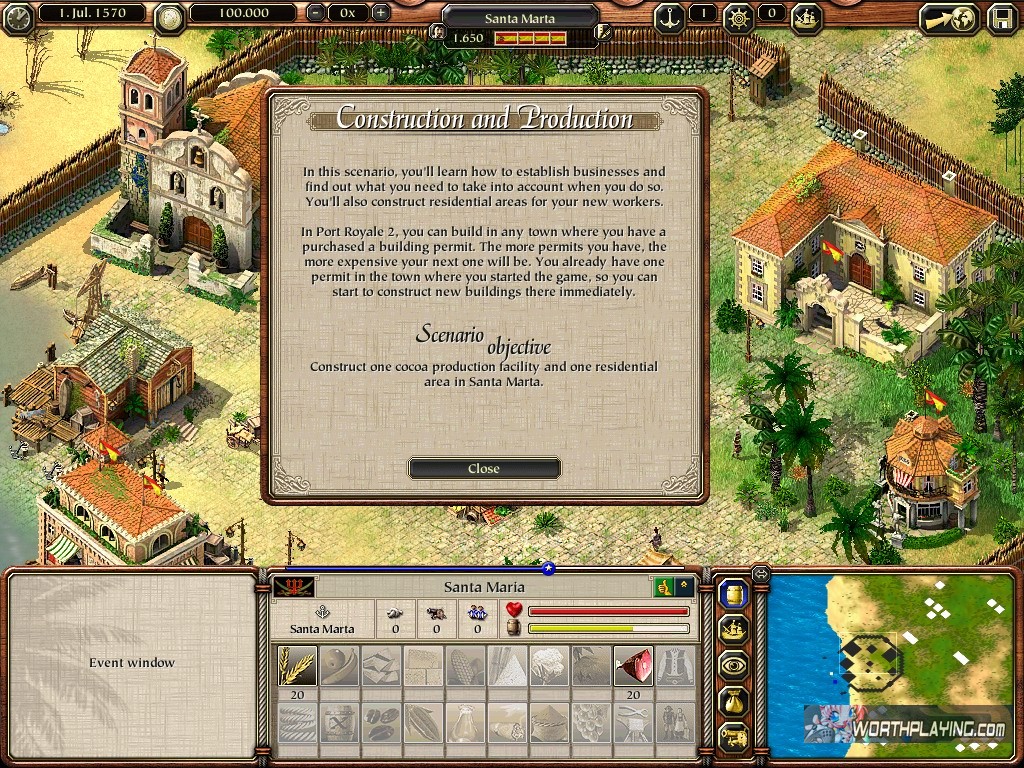Open the cannon panel button
The width and height of the screenshot is (1024, 768).
point(733,737)
